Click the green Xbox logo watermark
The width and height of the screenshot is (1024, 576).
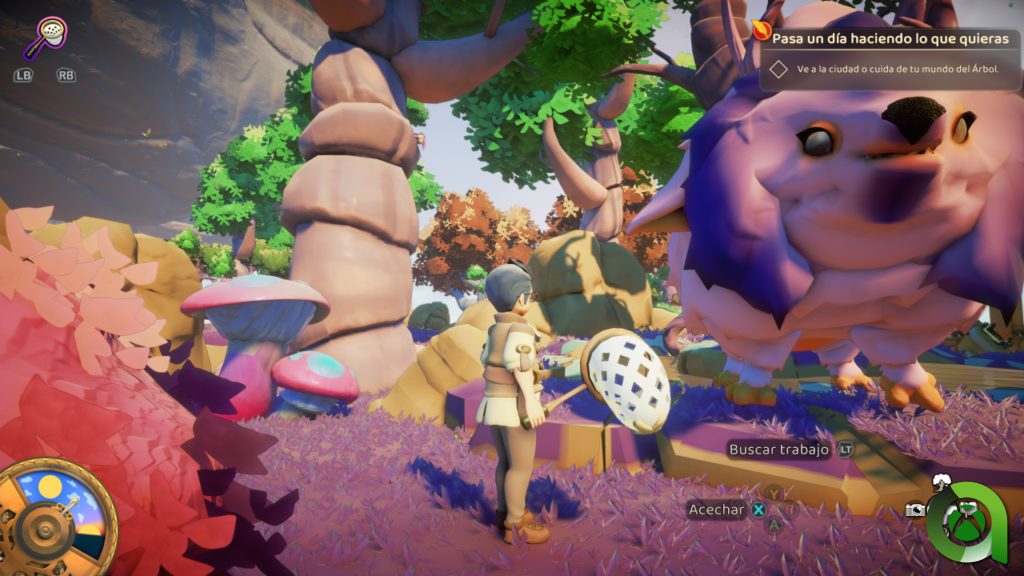(x=966, y=521)
